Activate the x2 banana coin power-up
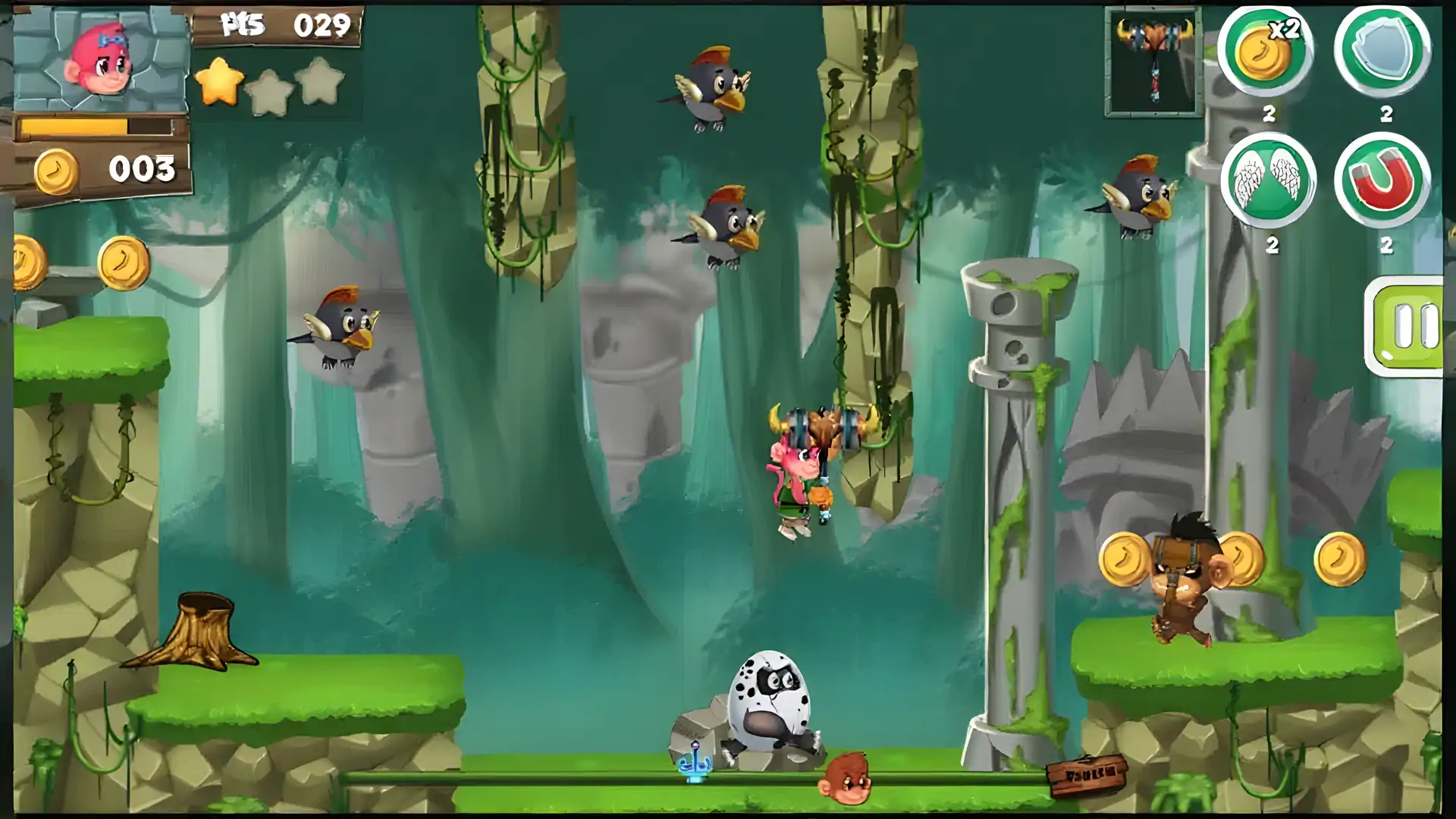Image resolution: width=1456 pixels, height=819 pixels. (x=1266, y=52)
